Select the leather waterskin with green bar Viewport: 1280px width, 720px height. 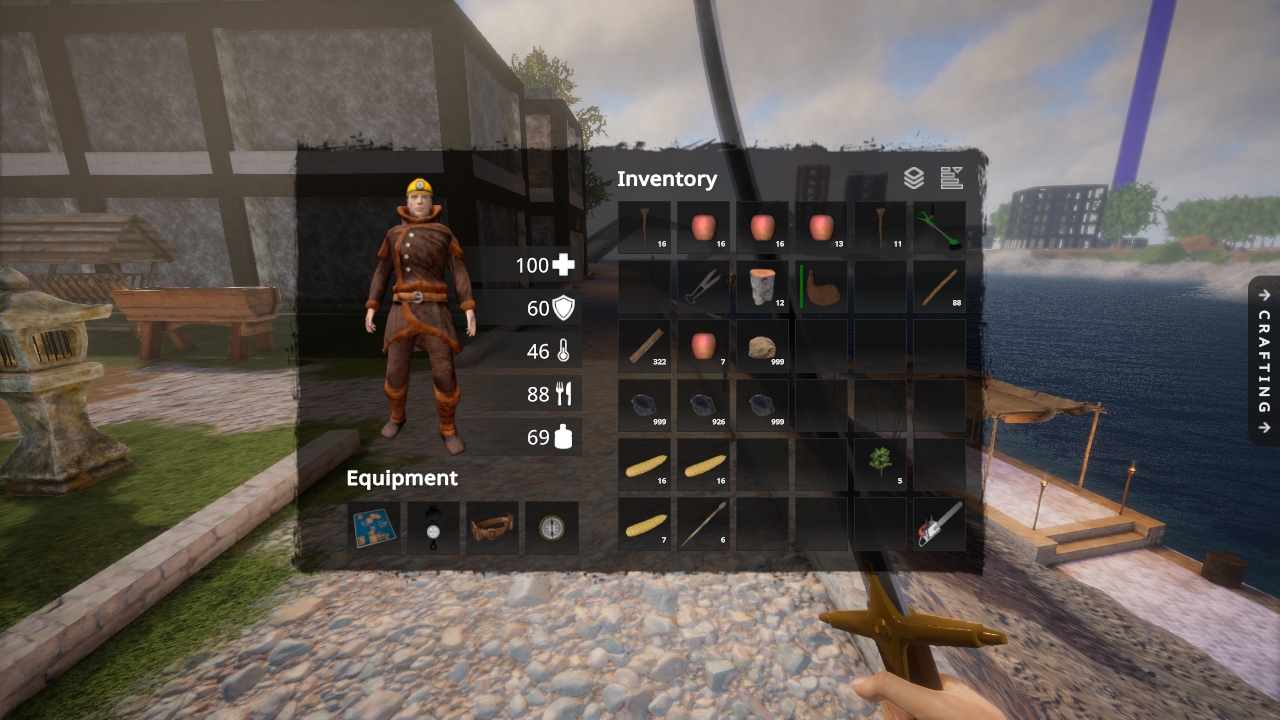821,287
